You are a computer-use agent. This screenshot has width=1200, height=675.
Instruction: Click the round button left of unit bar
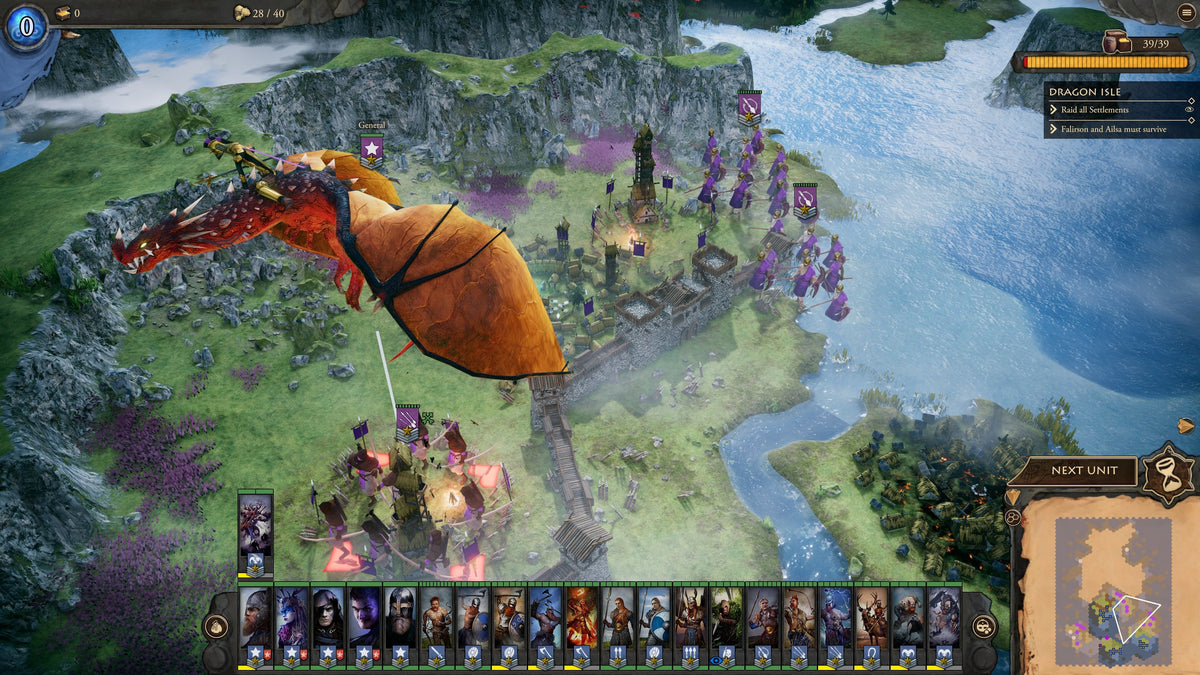216,627
